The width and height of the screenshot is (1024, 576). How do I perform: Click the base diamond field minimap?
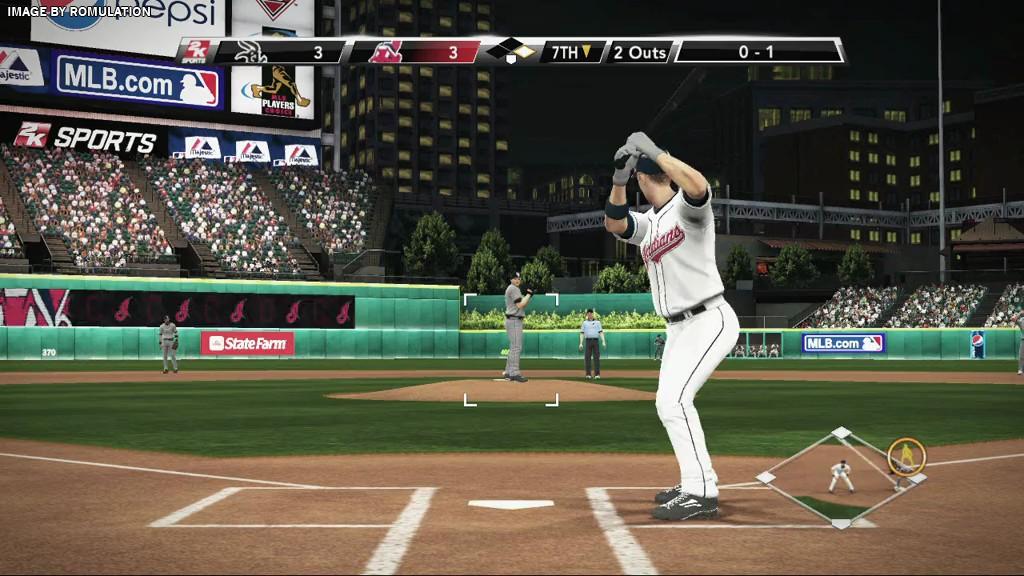pos(841,478)
